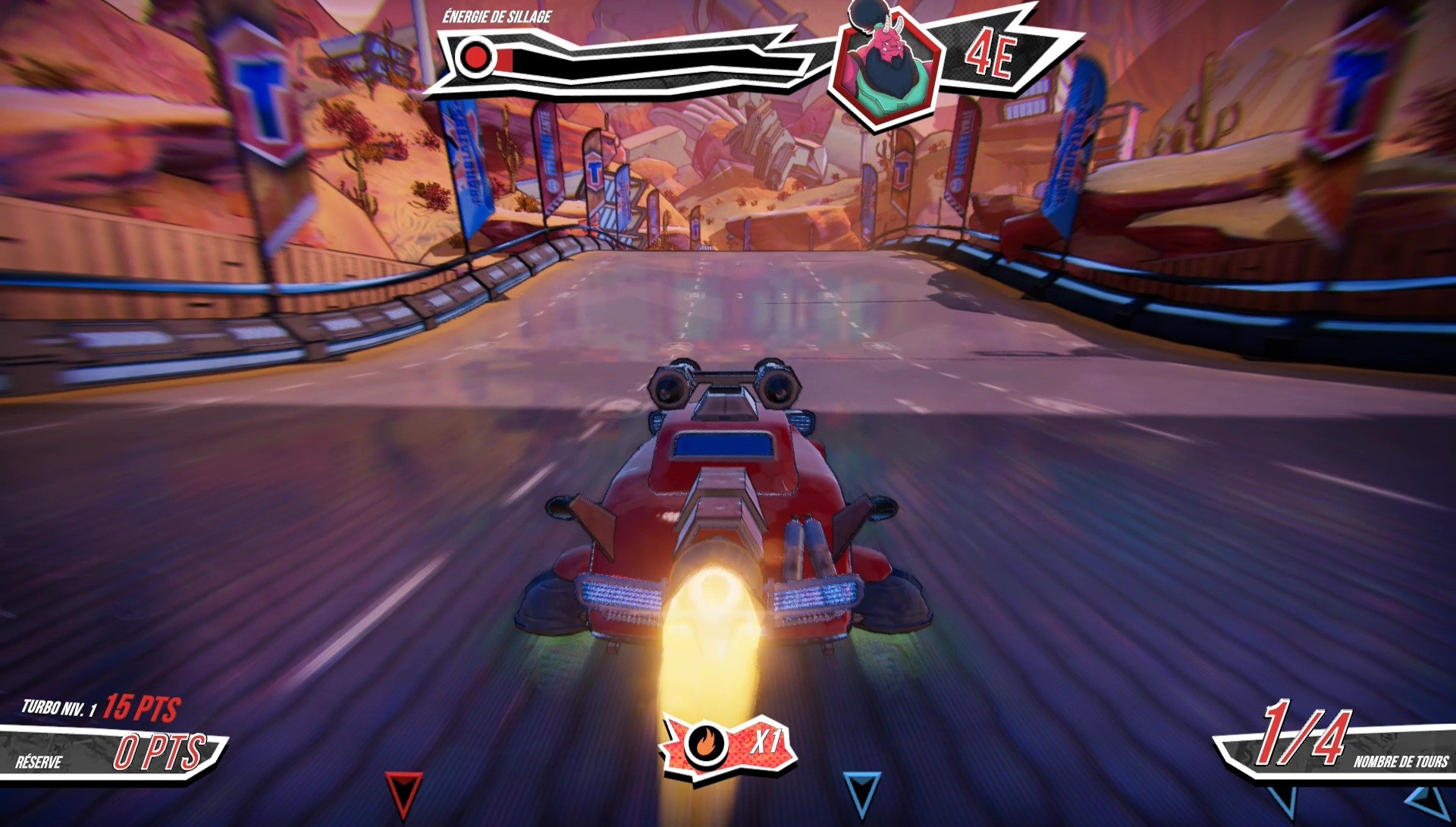1456x827 pixels.
Task: Activate the flame turbo boost icon
Action: pyautogui.click(x=704, y=744)
